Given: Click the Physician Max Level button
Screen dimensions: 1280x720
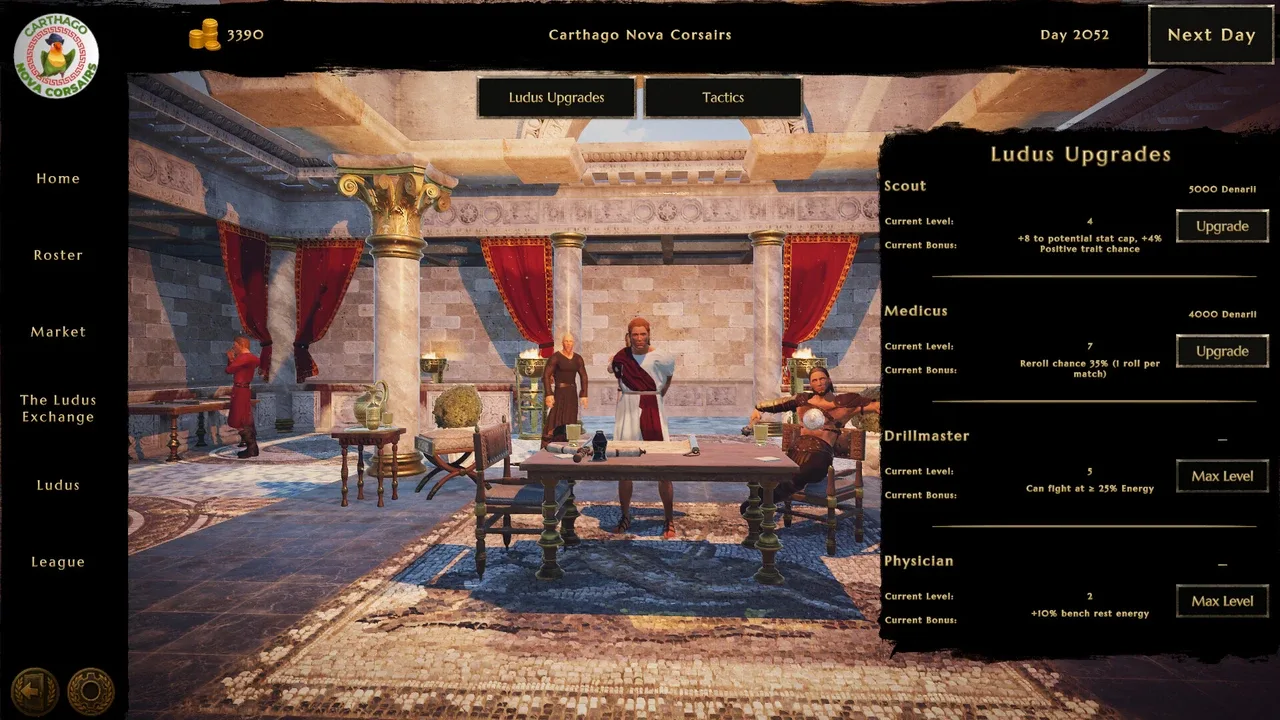Looking at the screenshot, I should (1222, 601).
